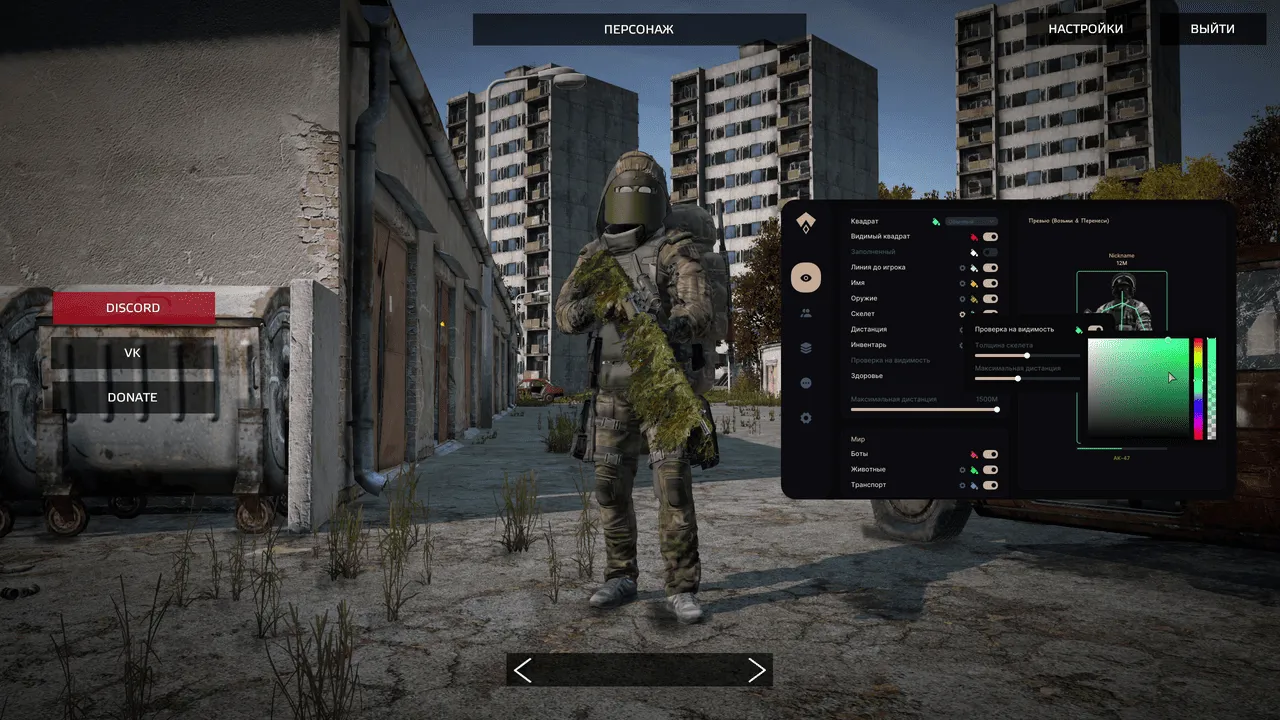Expand the Инвентарь row options
Image resolution: width=1280 pixels, height=720 pixels.
(961, 344)
